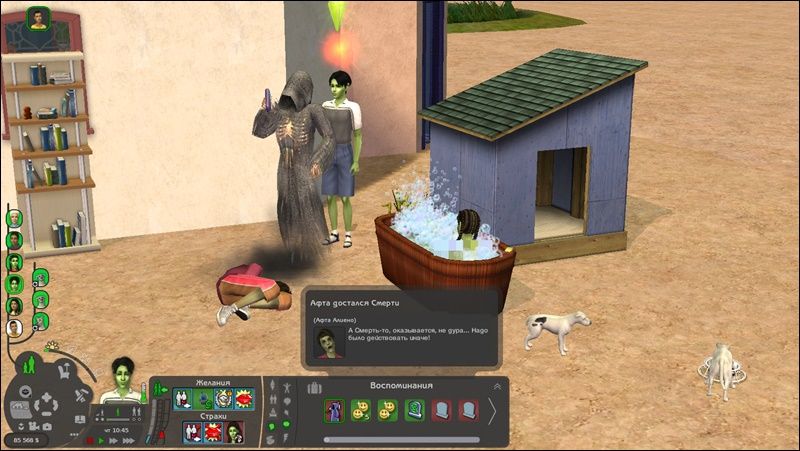Resume normal speed with the green play button
800x451 pixels.
103,440
